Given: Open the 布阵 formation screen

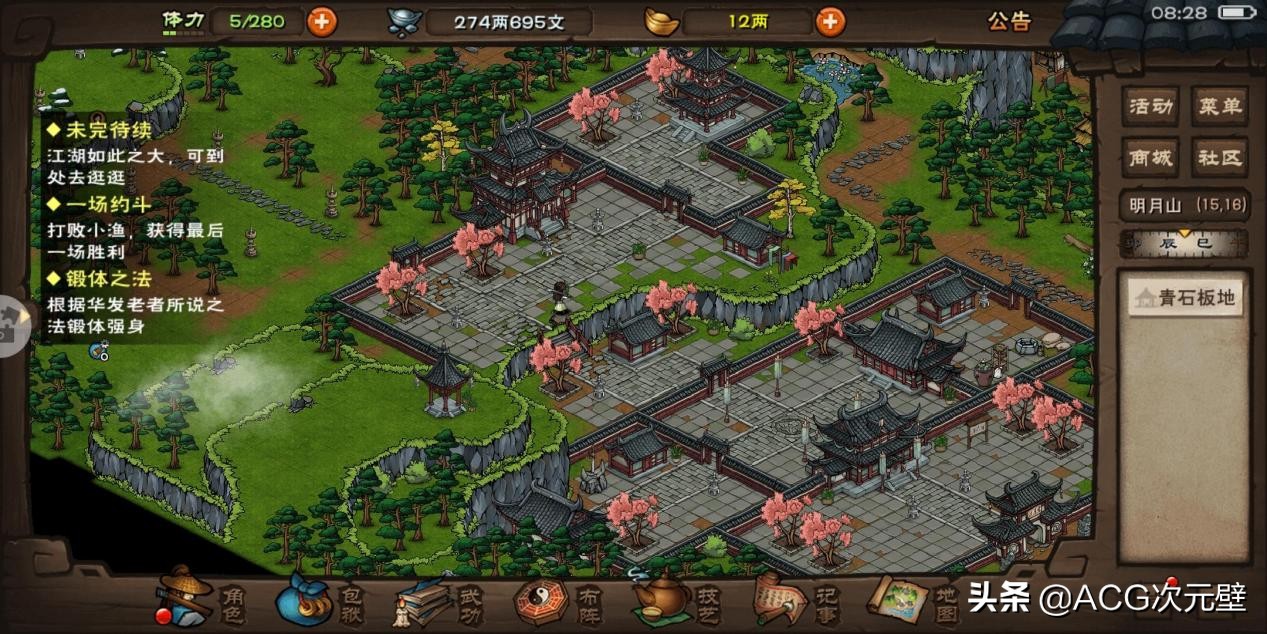Looking at the screenshot, I should 560,600.
